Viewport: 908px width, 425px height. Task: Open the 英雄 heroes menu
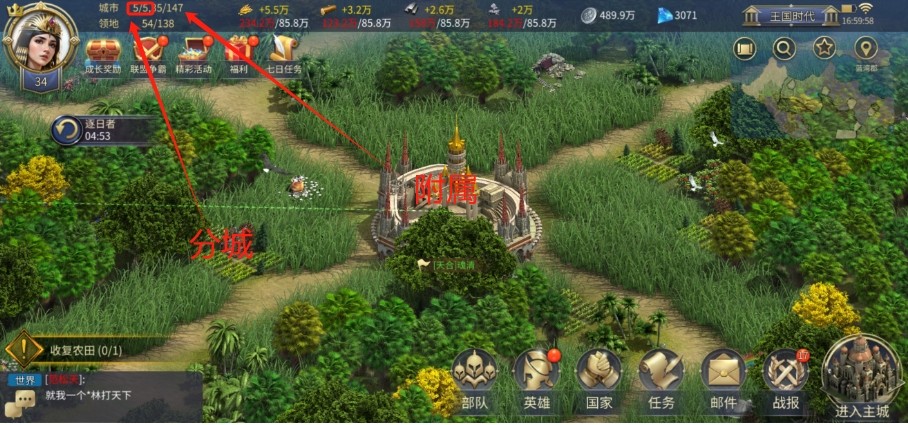[536, 380]
